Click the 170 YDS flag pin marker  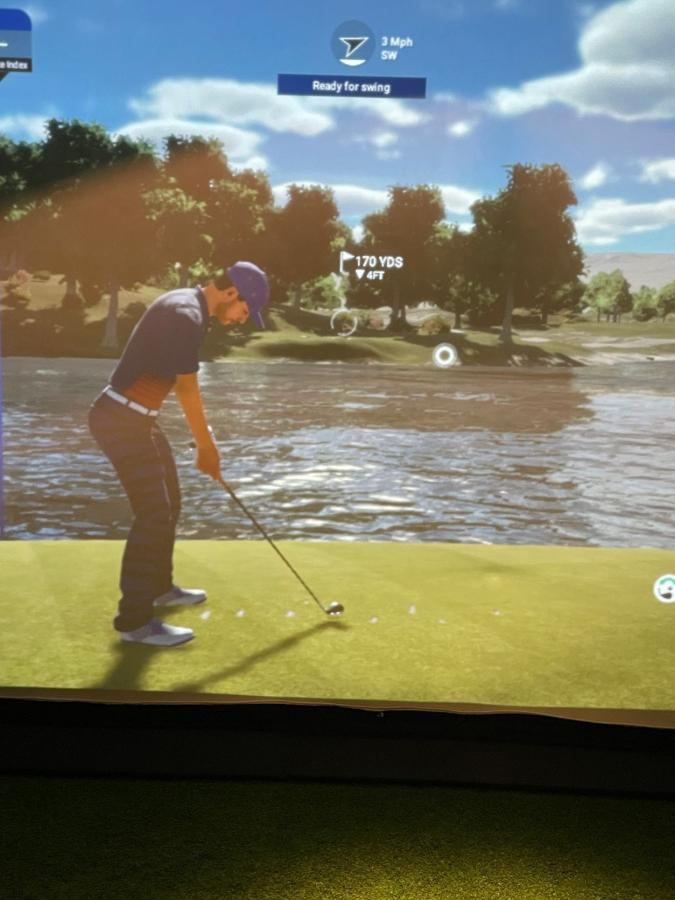pos(348,263)
